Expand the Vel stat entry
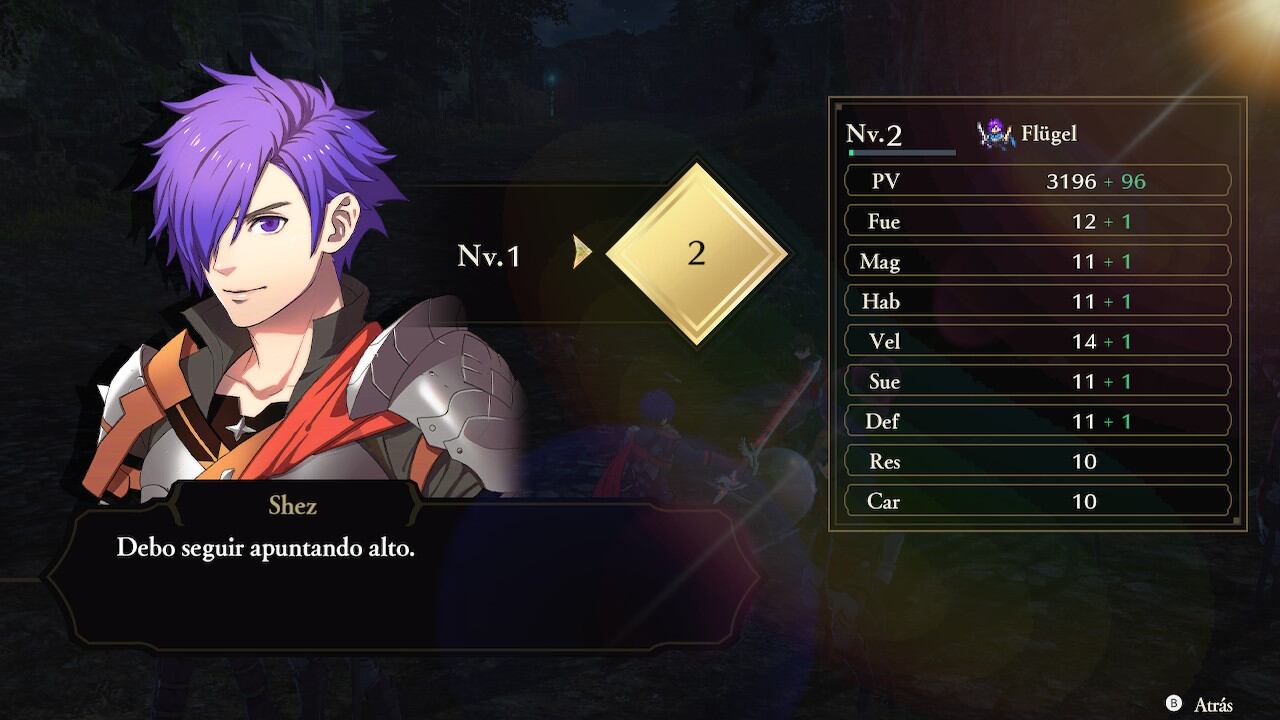Viewport: 1280px width, 720px height. point(1037,340)
